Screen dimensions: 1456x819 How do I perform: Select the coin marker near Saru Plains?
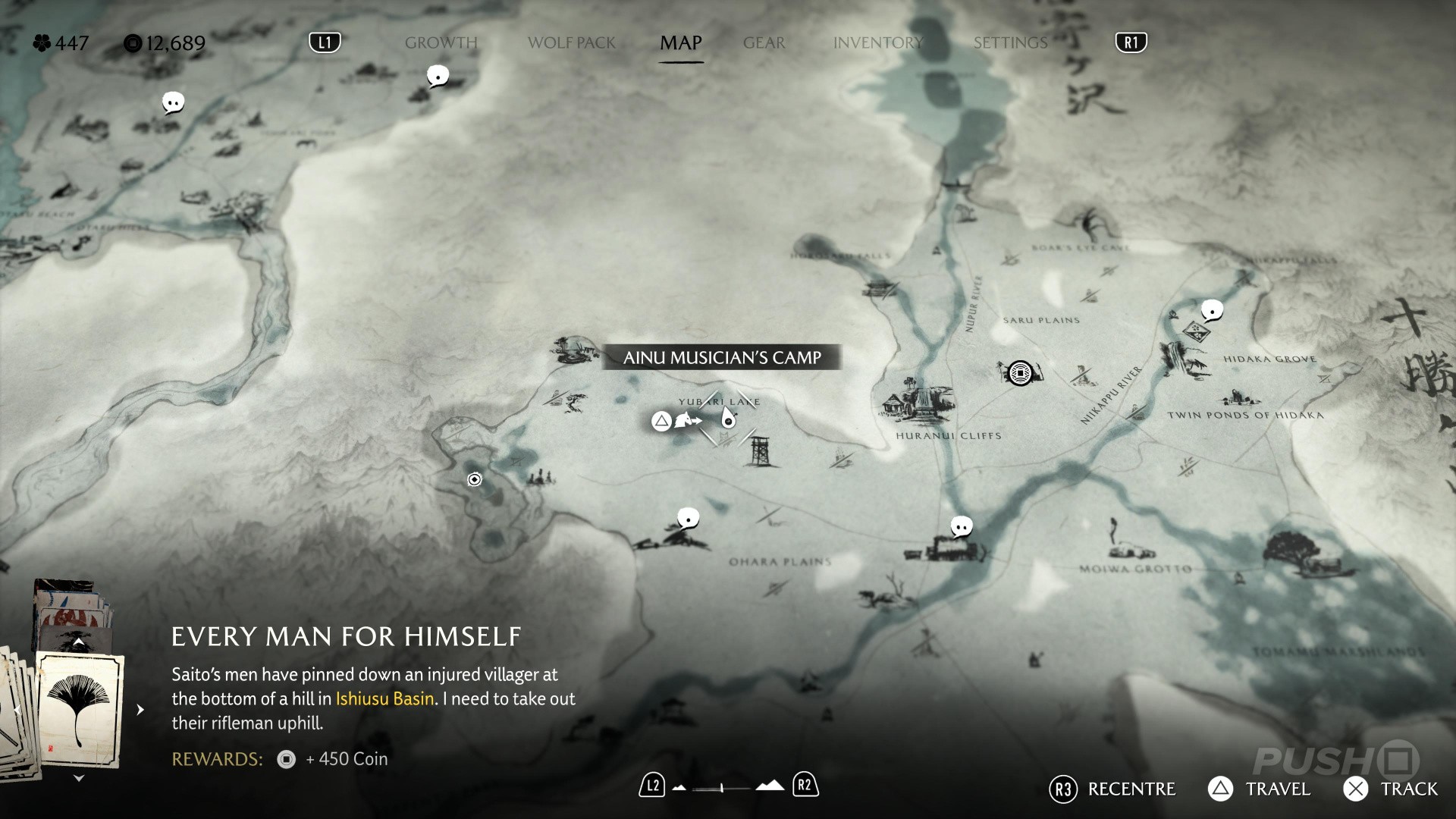[x=1020, y=372]
